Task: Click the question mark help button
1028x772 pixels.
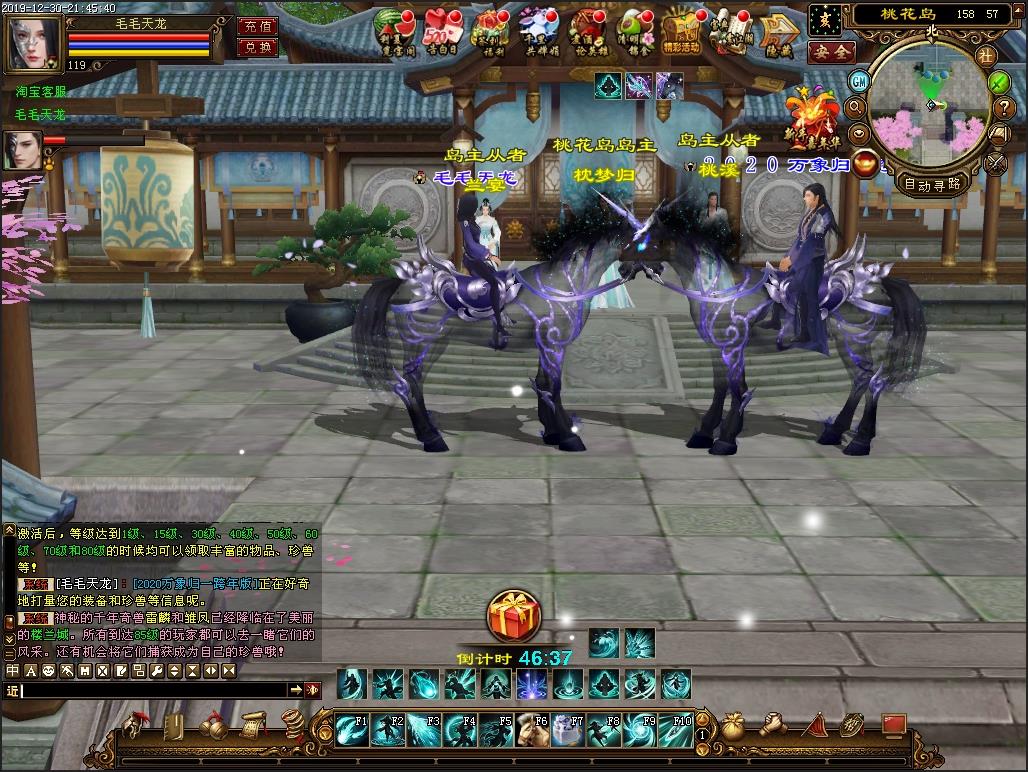Action: (x=1000, y=82)
